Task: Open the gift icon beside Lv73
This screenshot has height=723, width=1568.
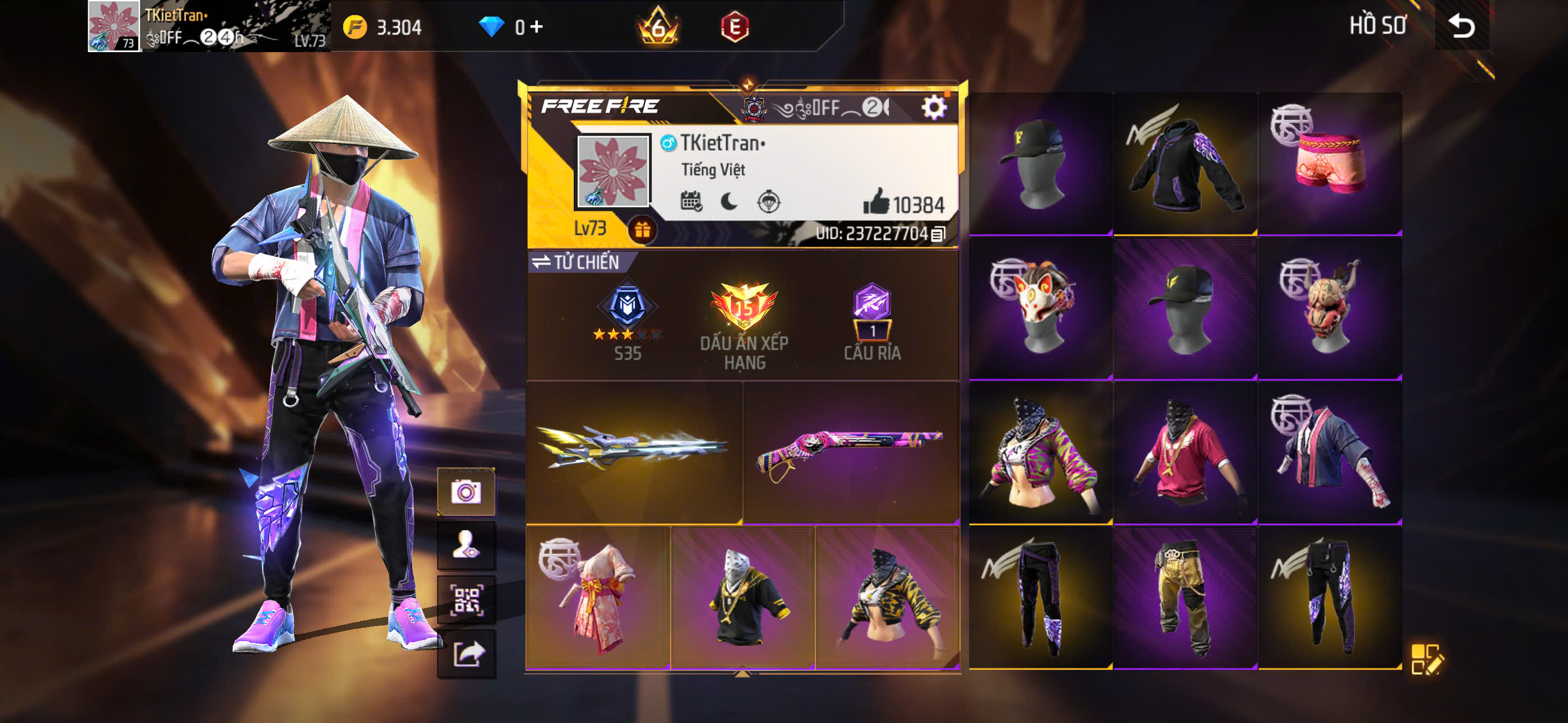Action: point(642,230)
